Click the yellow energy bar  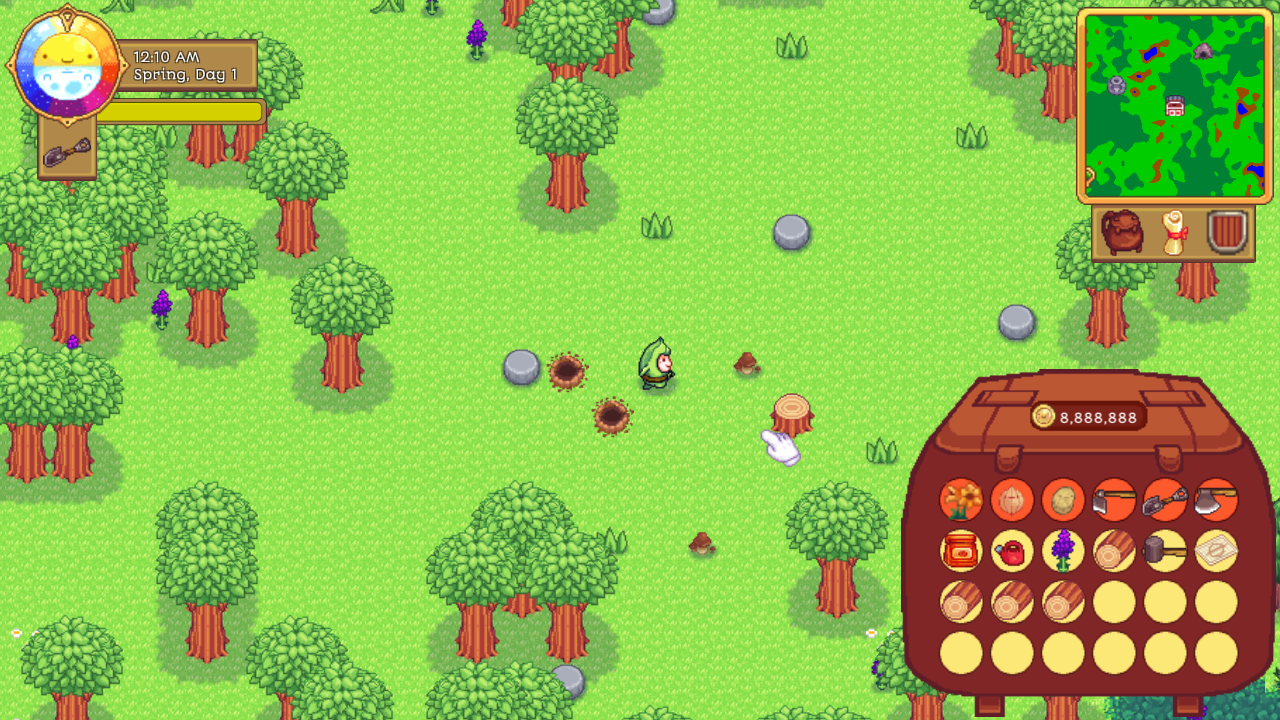coord(185,113)
